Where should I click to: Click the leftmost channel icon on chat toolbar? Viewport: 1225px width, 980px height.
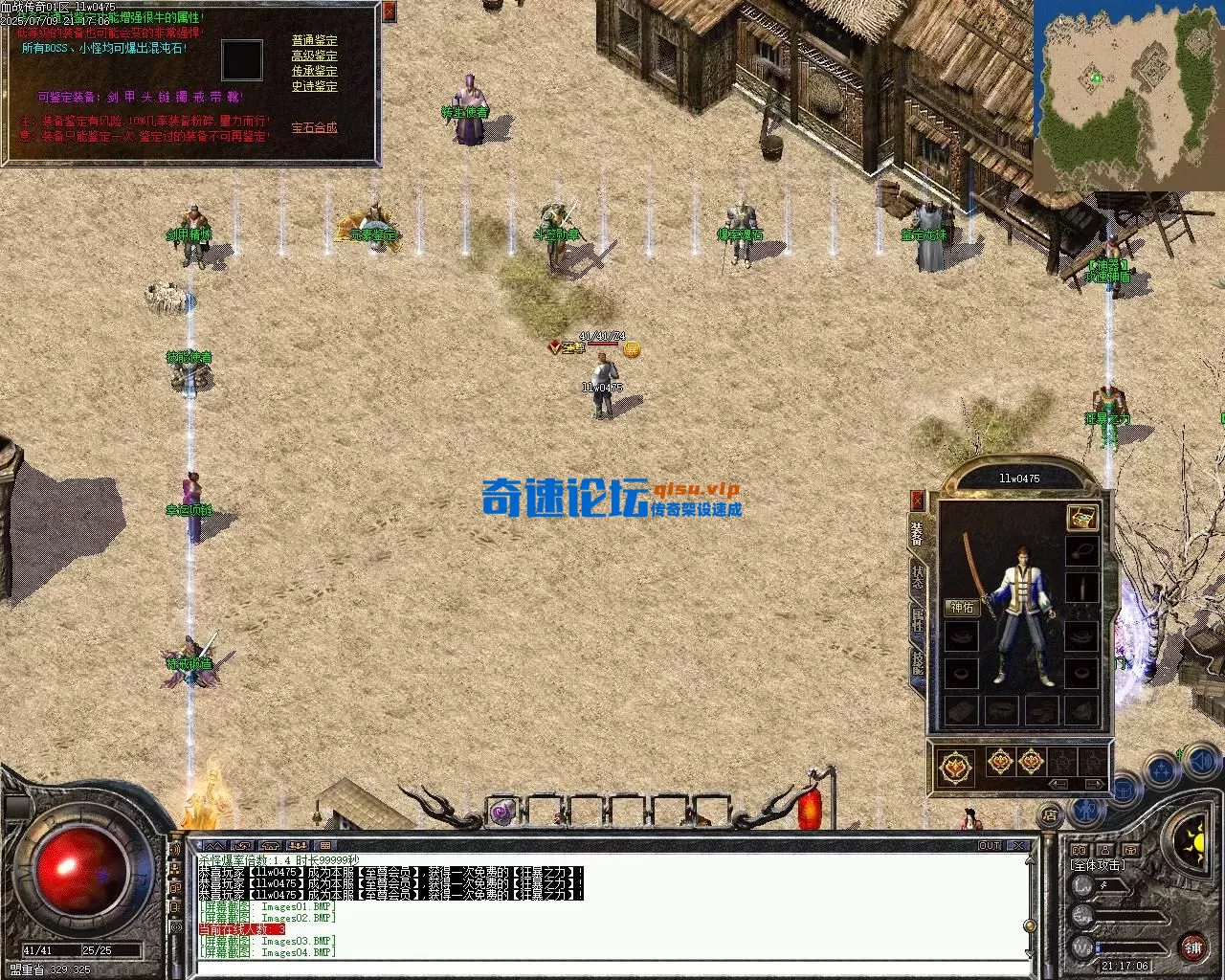(x=214, y=845)
